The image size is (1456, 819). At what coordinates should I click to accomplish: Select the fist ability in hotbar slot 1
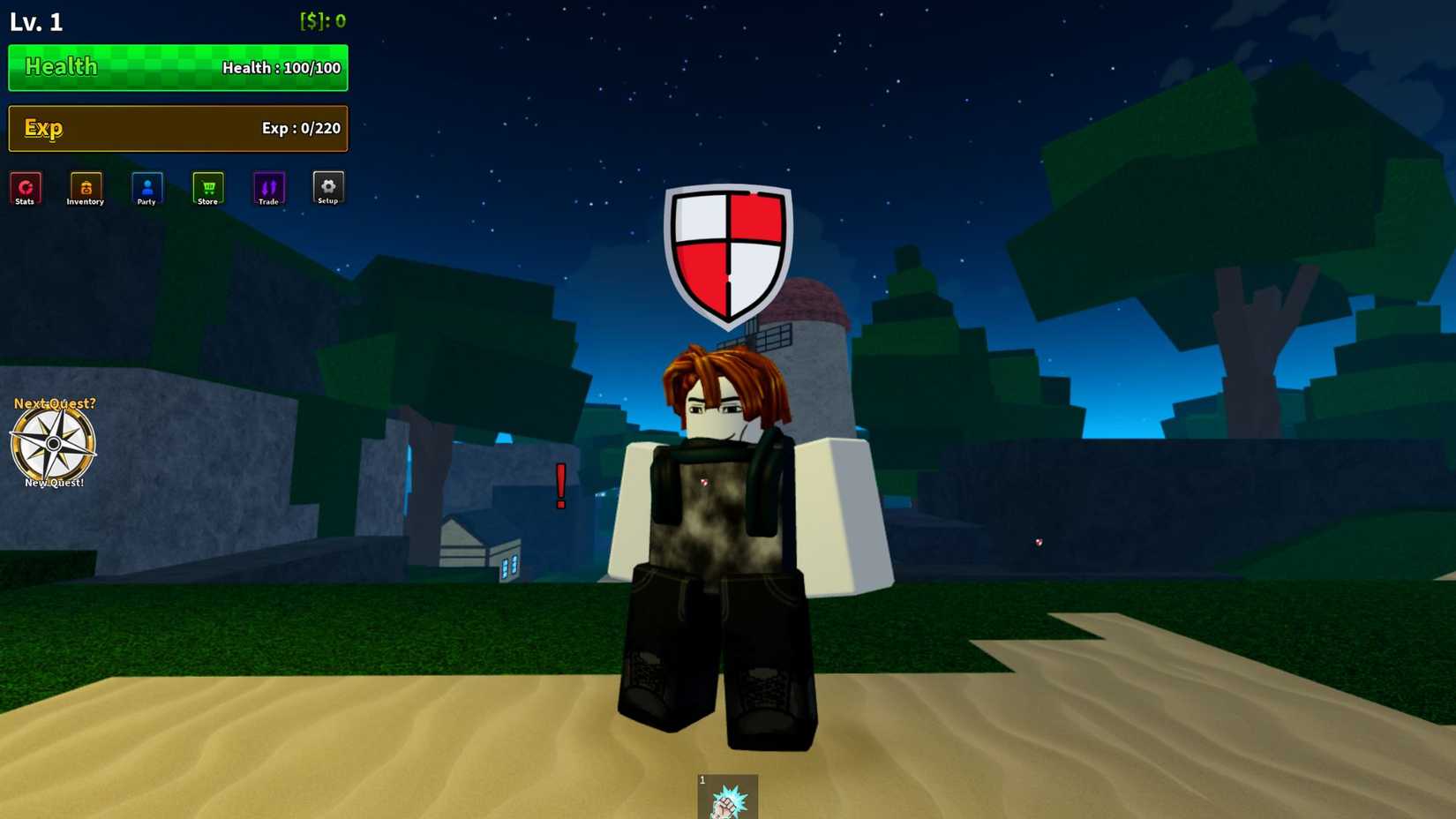727,797
